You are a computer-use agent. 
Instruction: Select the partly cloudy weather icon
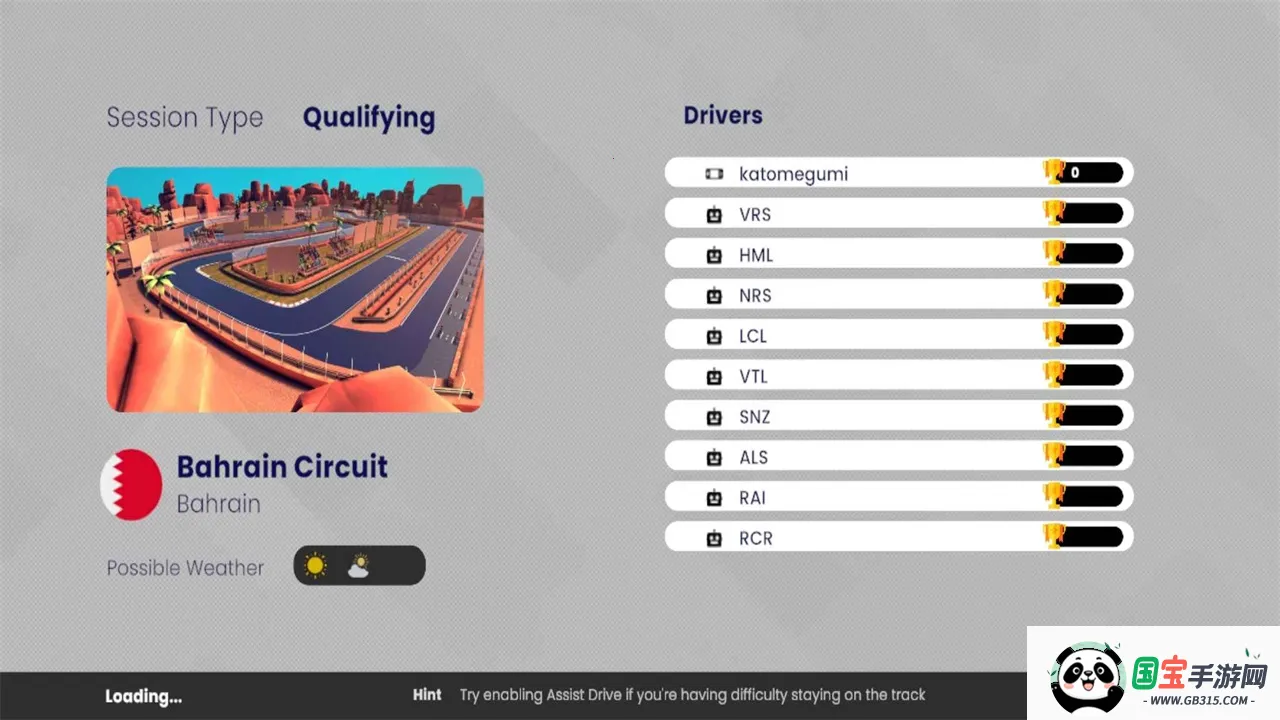pos(358,566)
